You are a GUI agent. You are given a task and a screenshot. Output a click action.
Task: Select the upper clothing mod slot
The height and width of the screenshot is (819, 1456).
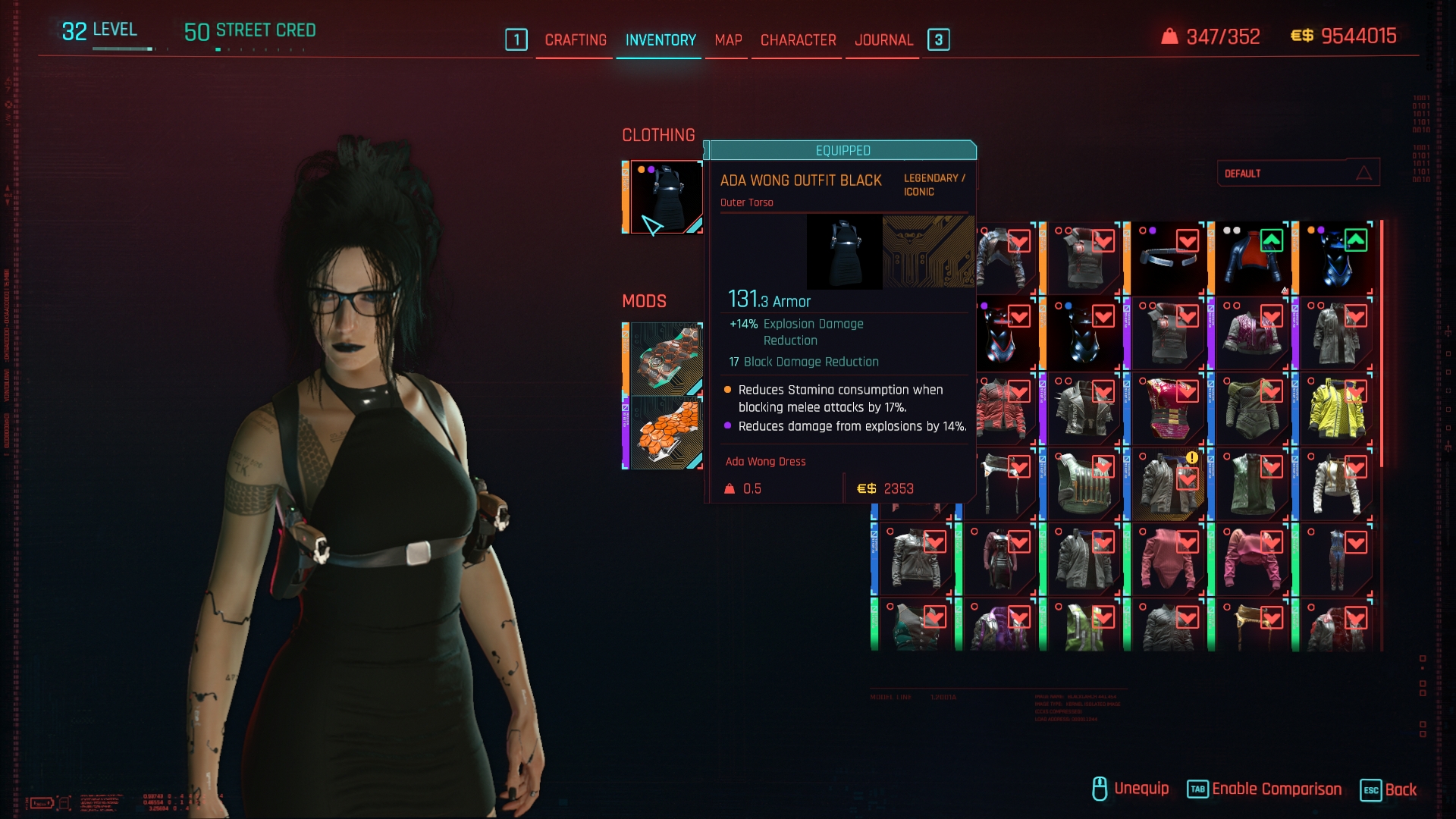point(664,359)
